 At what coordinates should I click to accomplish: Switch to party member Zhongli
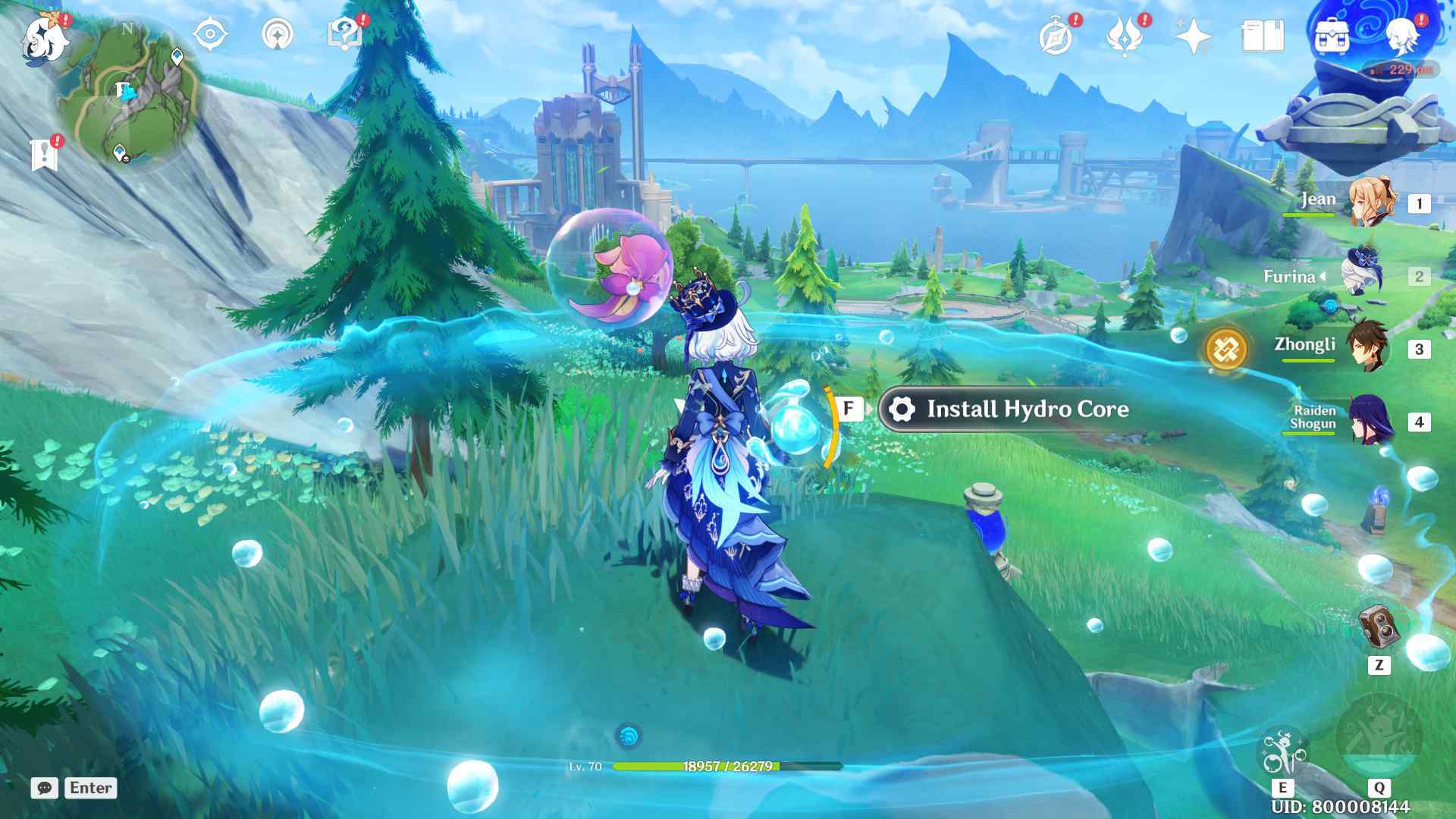coord(1367,348)
